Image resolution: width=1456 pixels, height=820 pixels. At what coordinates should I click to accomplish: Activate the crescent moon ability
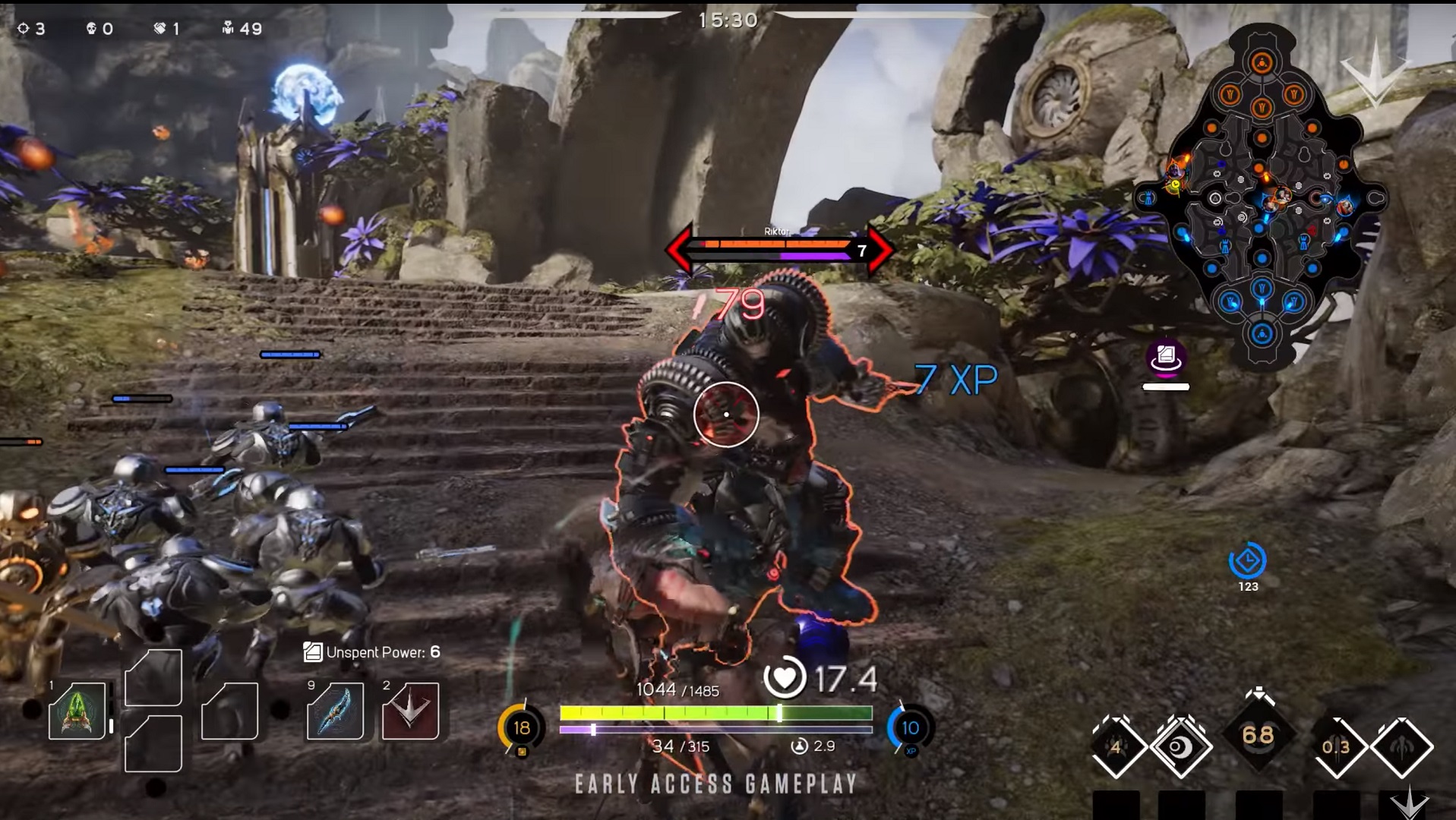pos(1180,747)
